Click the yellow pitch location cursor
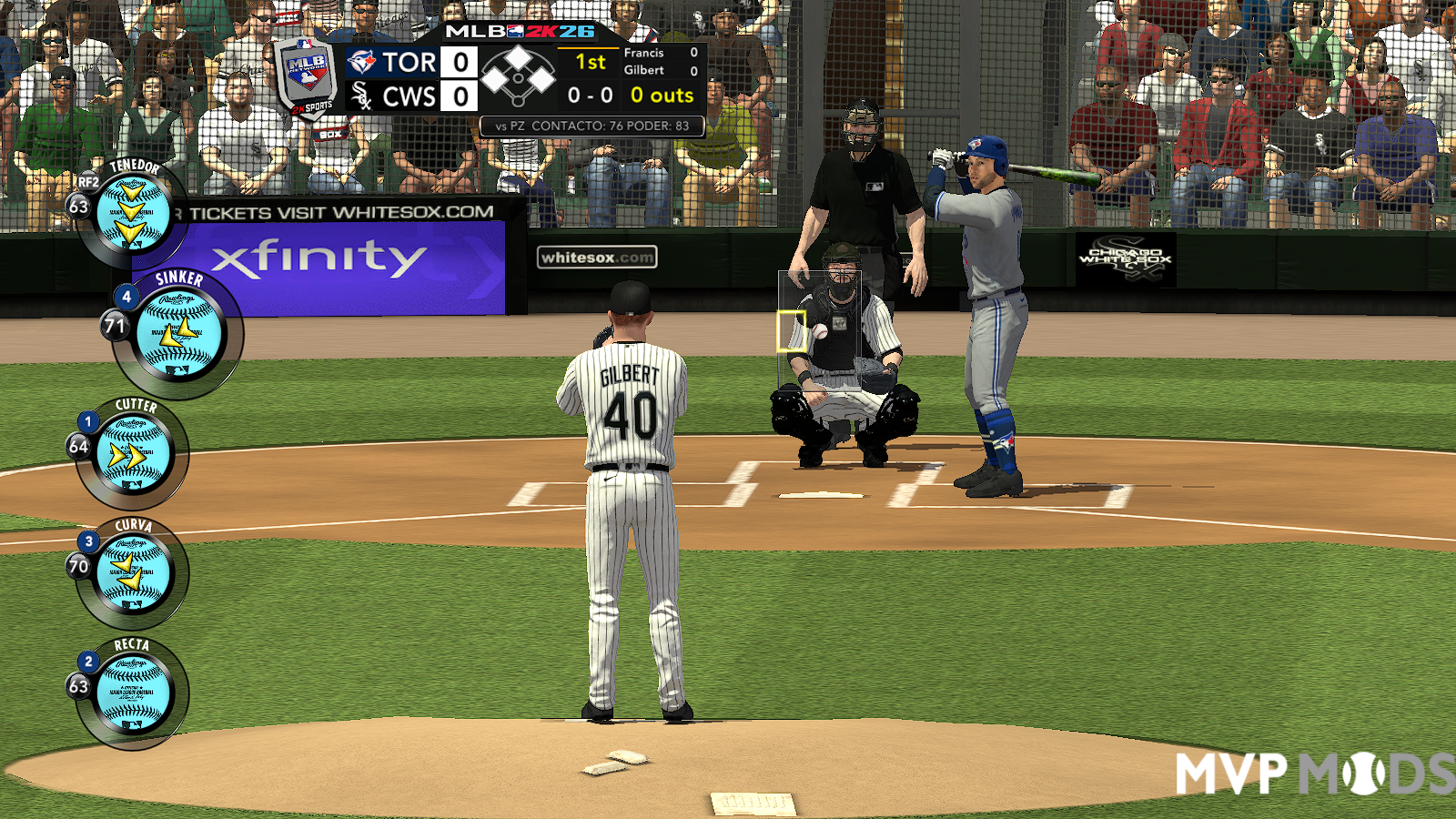The height and width of the screenshot is (819, 1456). click(791, 331)
